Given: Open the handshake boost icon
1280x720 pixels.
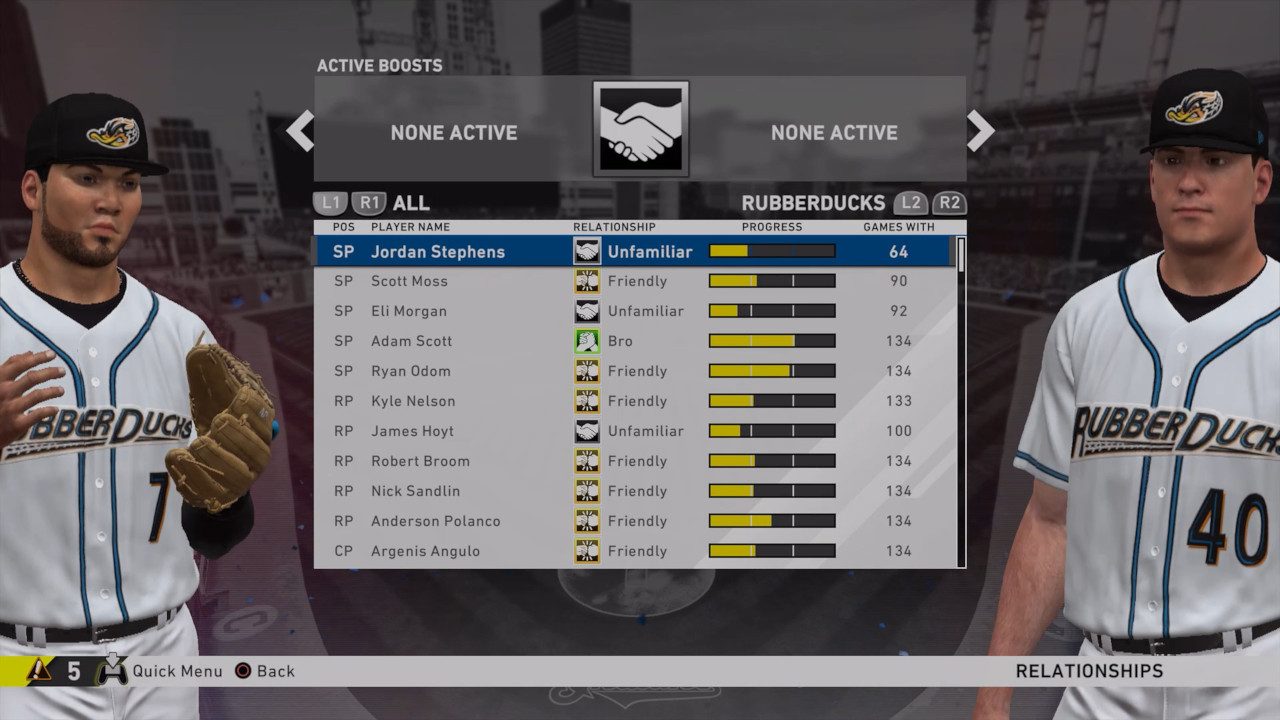Looking at the screenshot, I should tap(640, 129).
